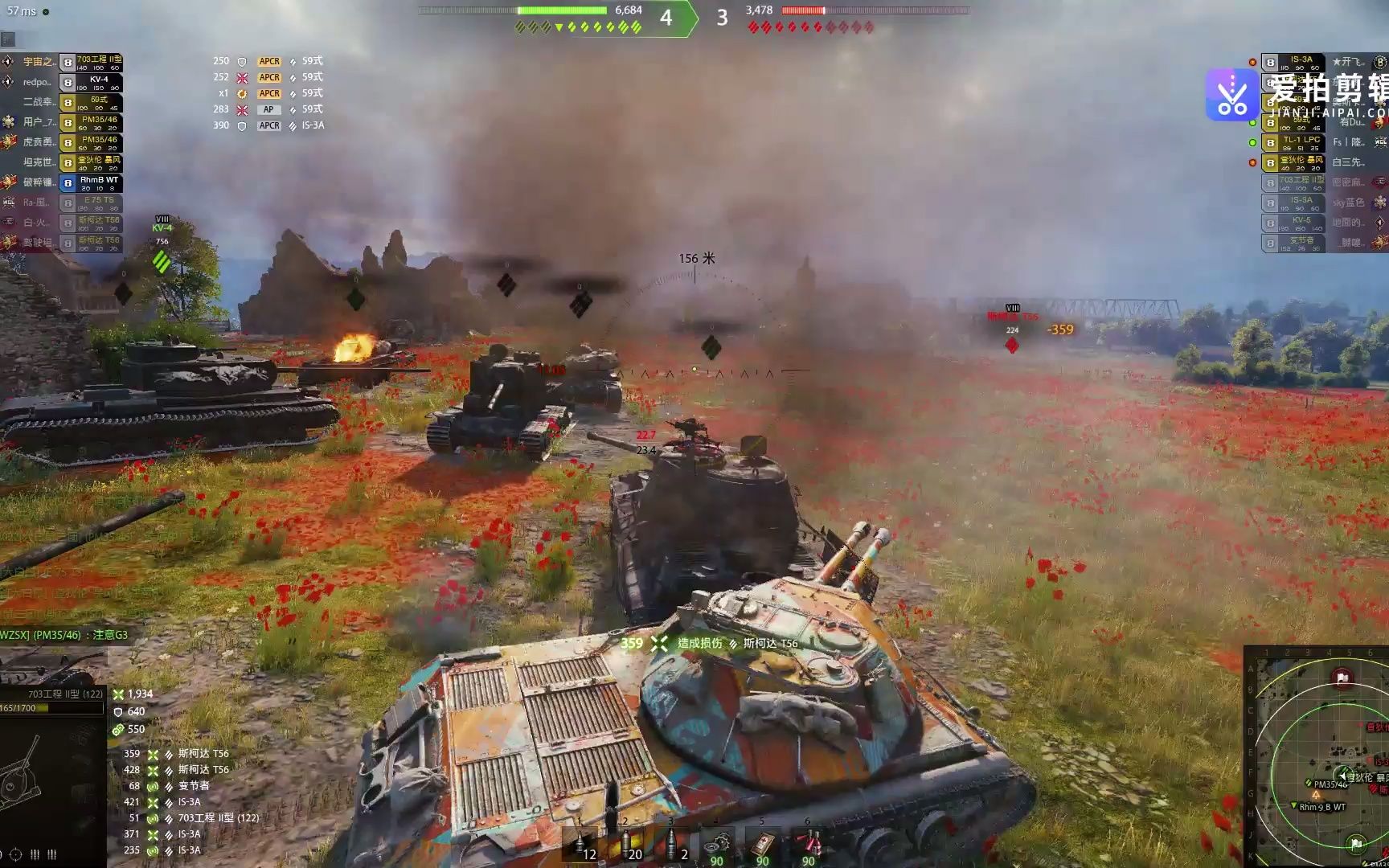Click the minimap
This screenshot has height=868, width=1389.
[x=1318, y=755]
